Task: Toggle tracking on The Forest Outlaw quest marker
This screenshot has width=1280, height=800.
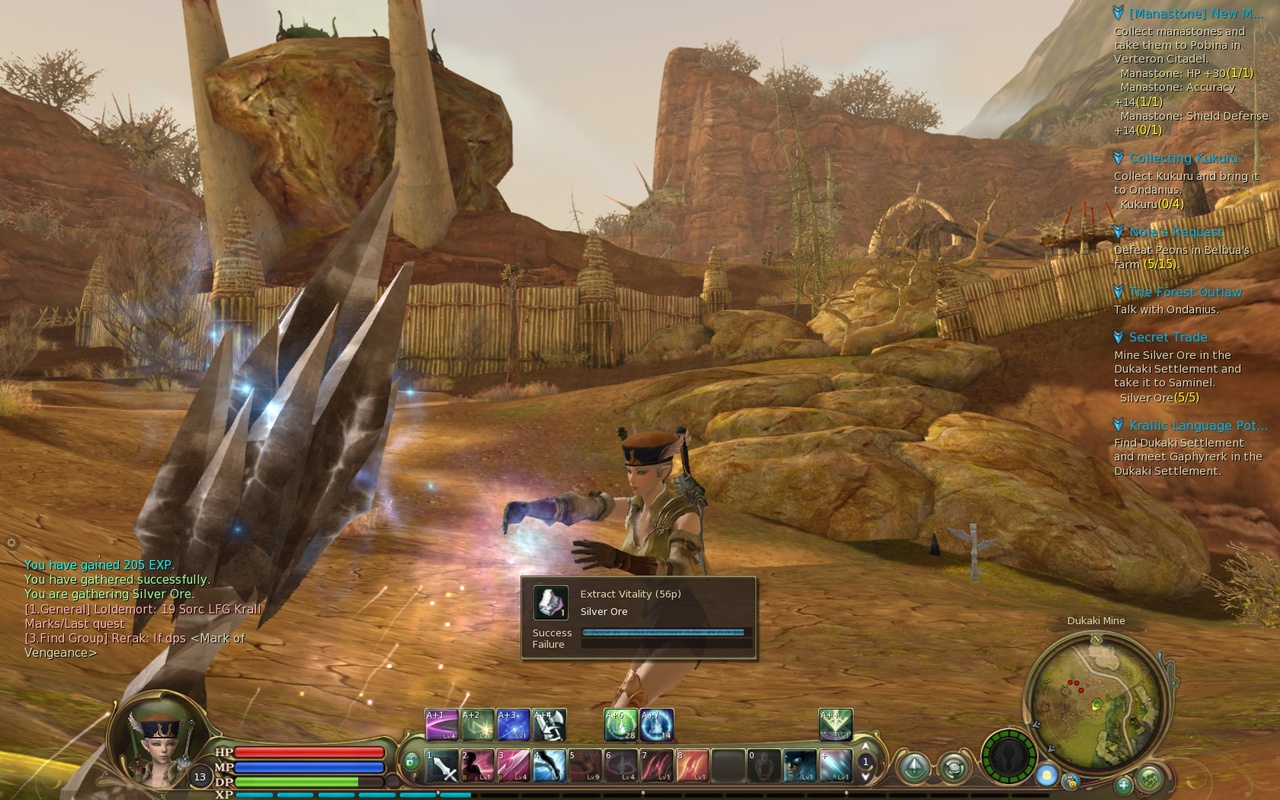Action: 1117,291
